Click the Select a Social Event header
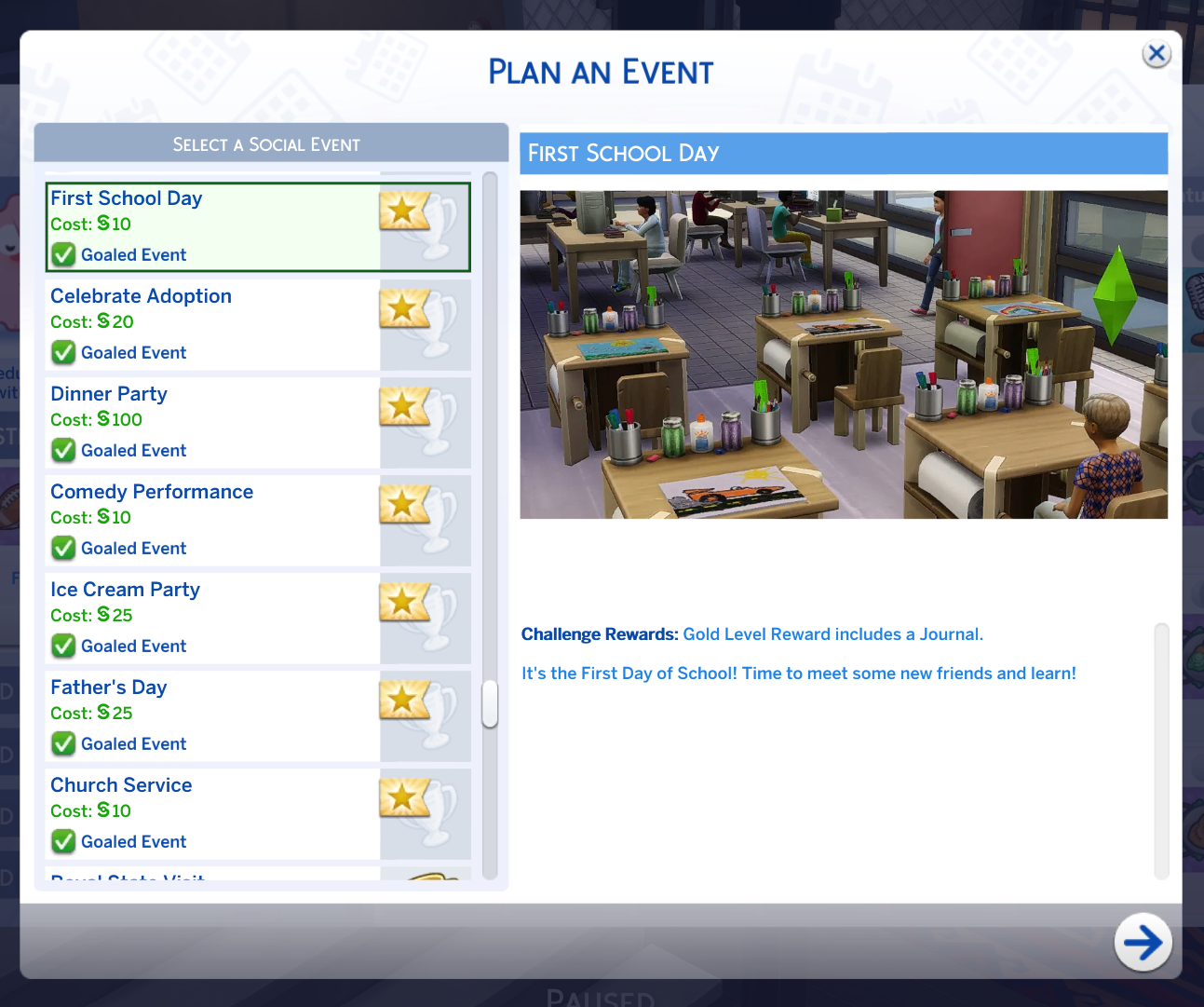The width and height of the screenshot is (1204, 1007). point(265,144)
